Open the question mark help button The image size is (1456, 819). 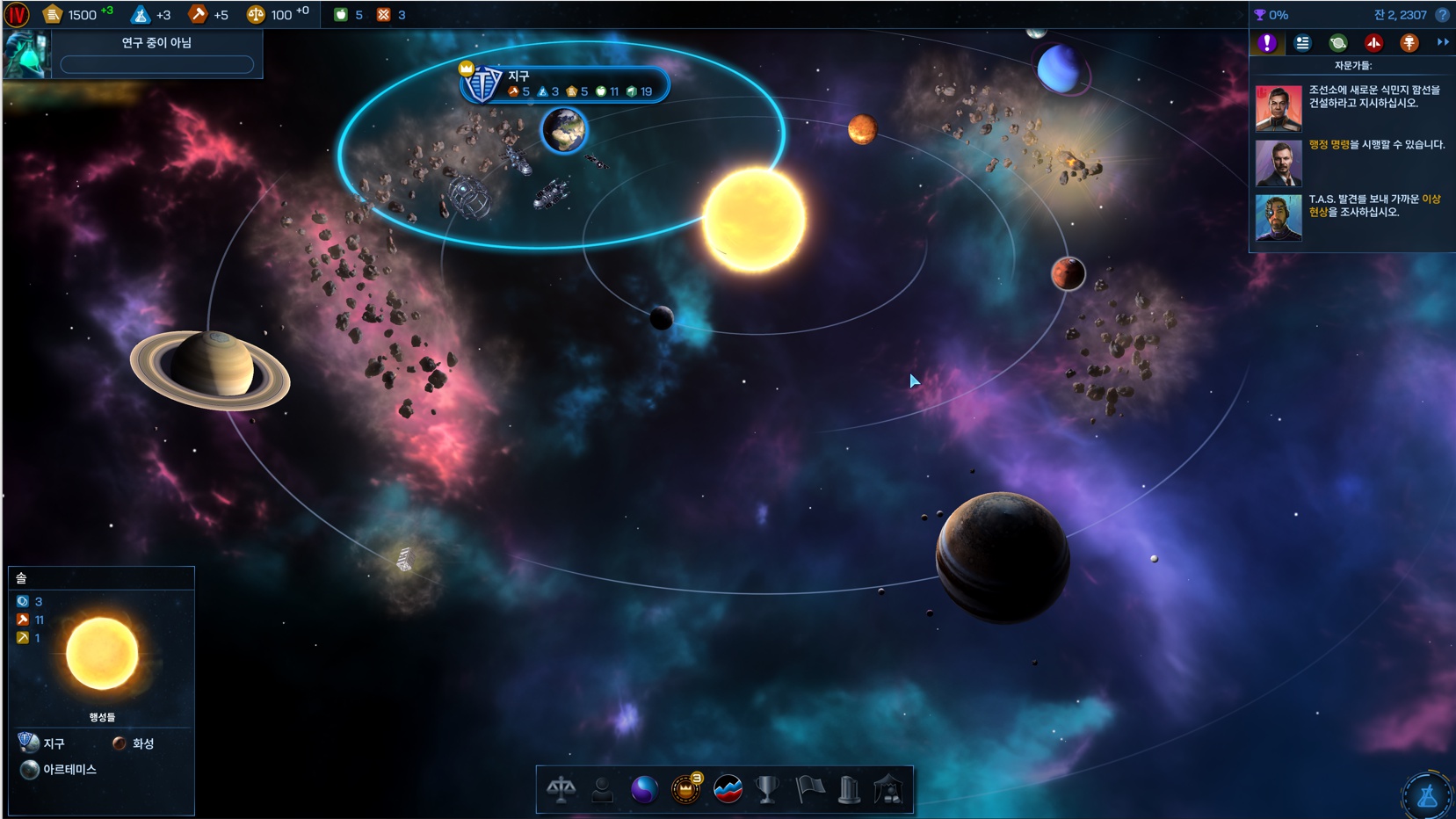click(x=1442, y=15)
